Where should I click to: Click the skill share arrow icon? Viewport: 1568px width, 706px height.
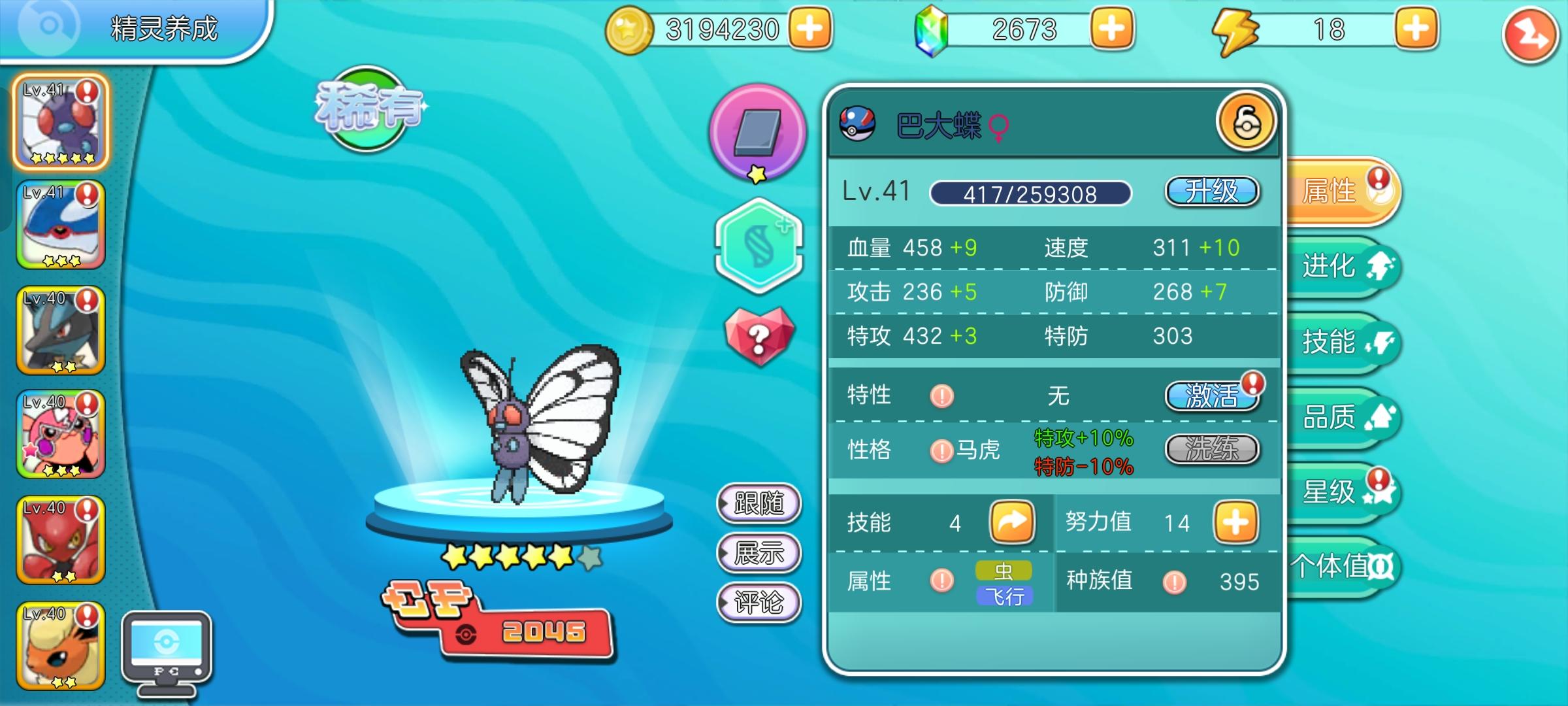pos(1013,522)
